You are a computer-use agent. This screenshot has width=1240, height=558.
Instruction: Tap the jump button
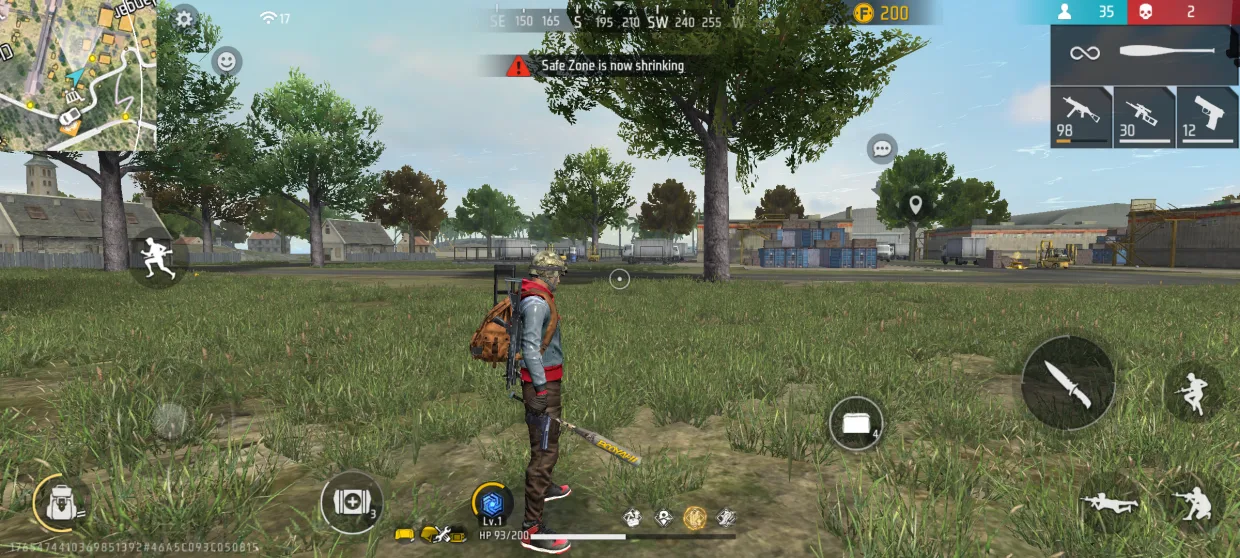pyautogui.click(x=1193, y=390)
